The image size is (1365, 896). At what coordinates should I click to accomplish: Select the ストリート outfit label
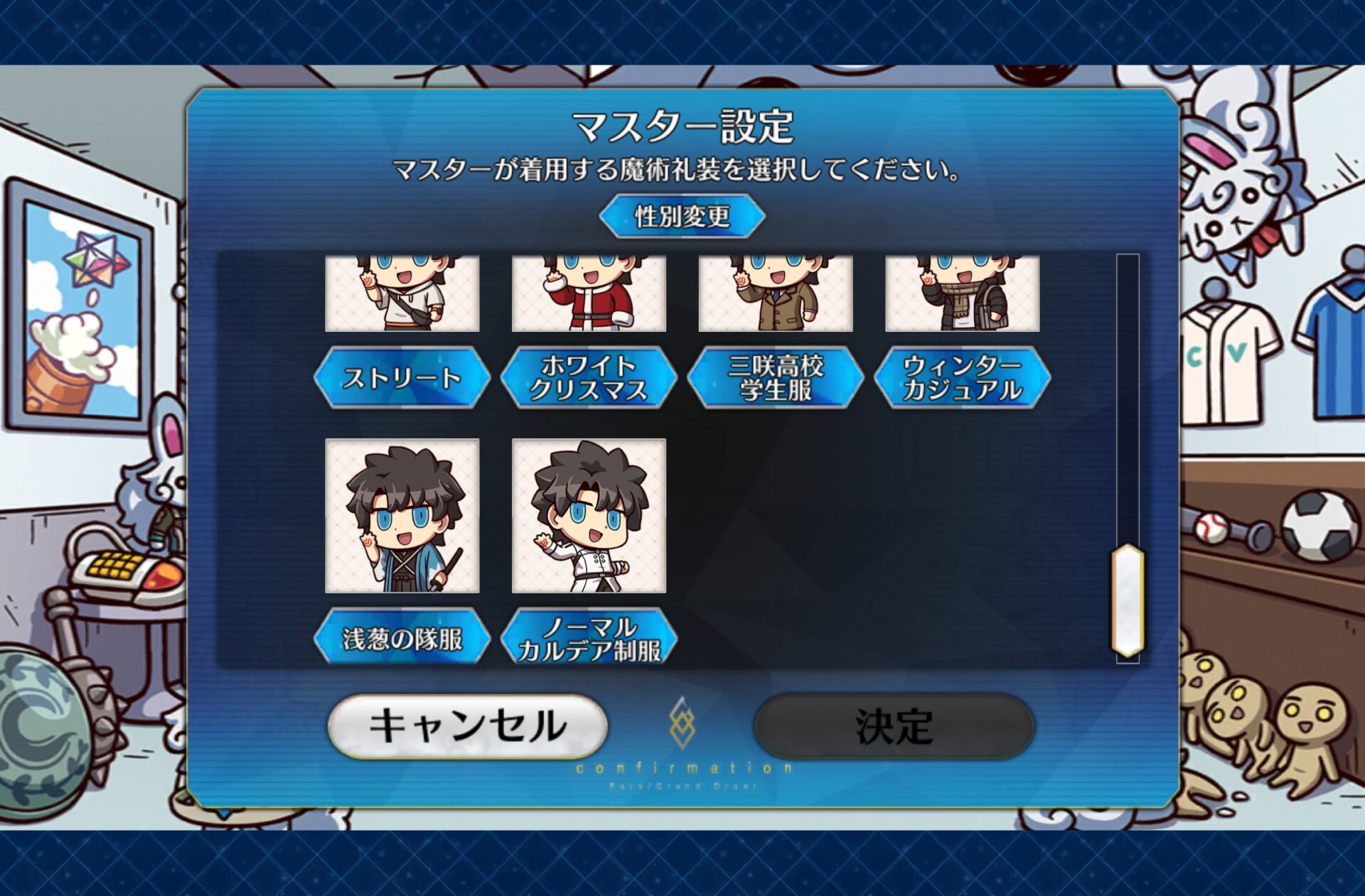402,377
